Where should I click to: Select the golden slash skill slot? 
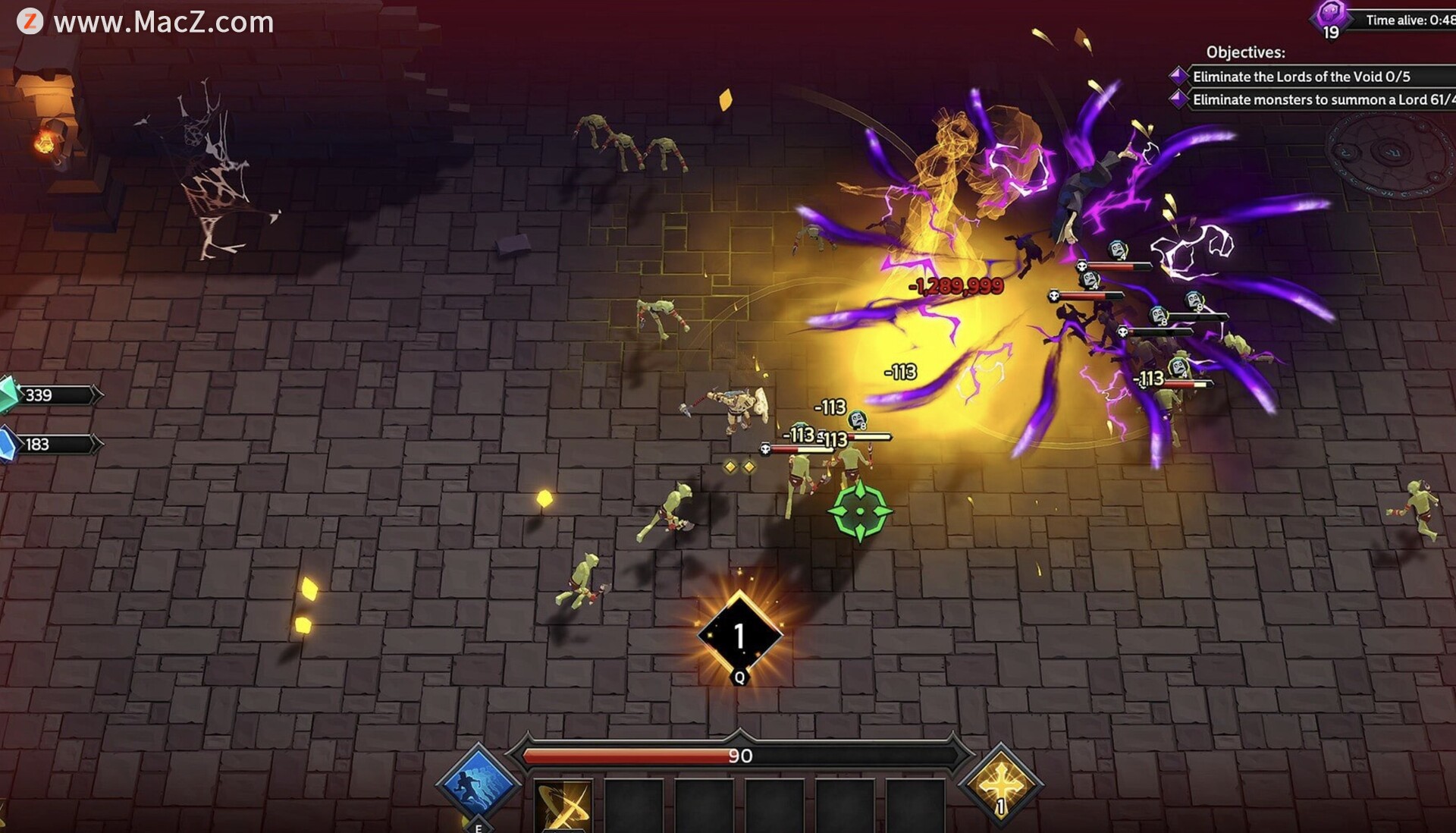563,807
